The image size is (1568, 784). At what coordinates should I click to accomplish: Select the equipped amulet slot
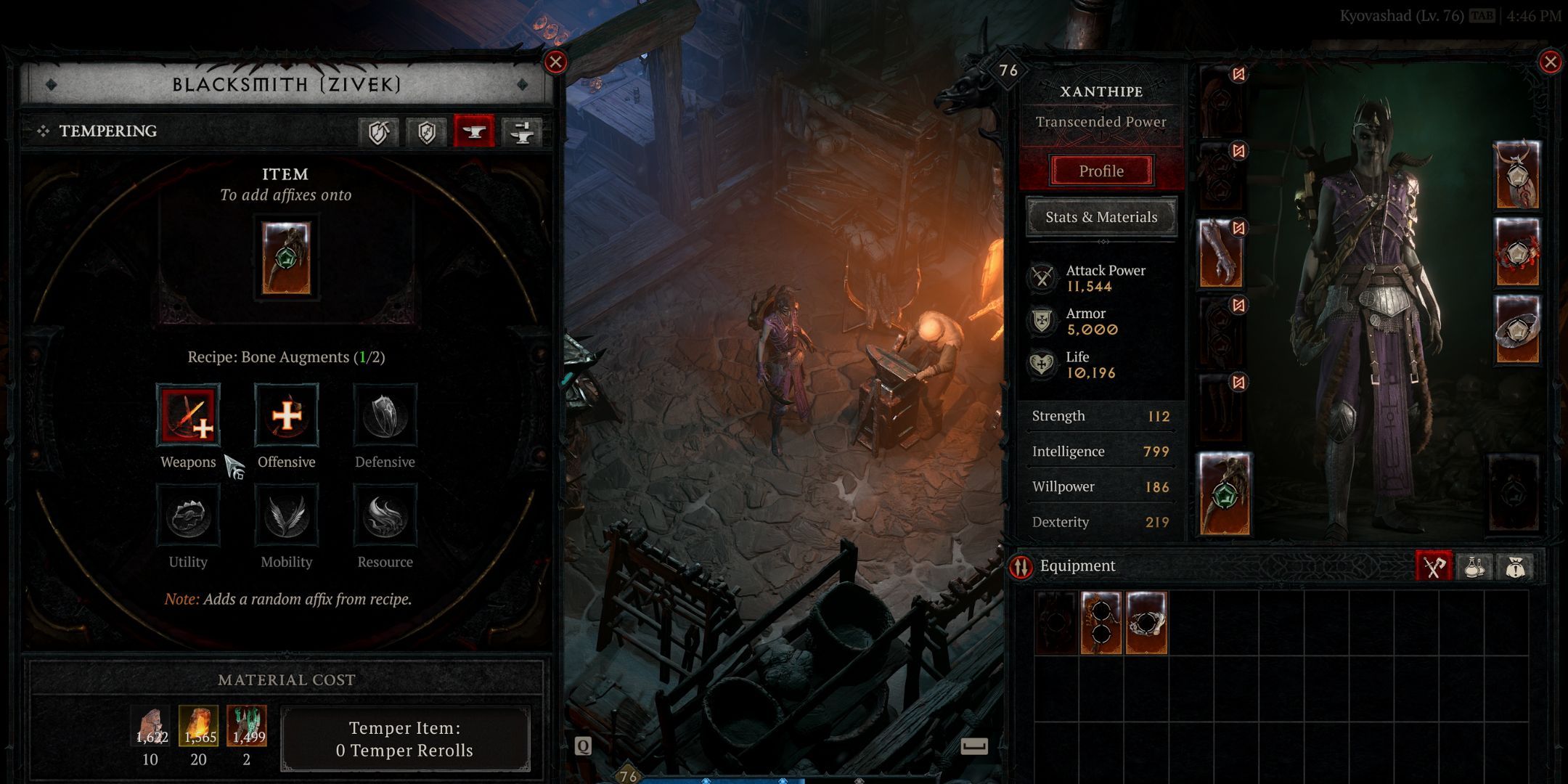click(x=1516, y=175)
